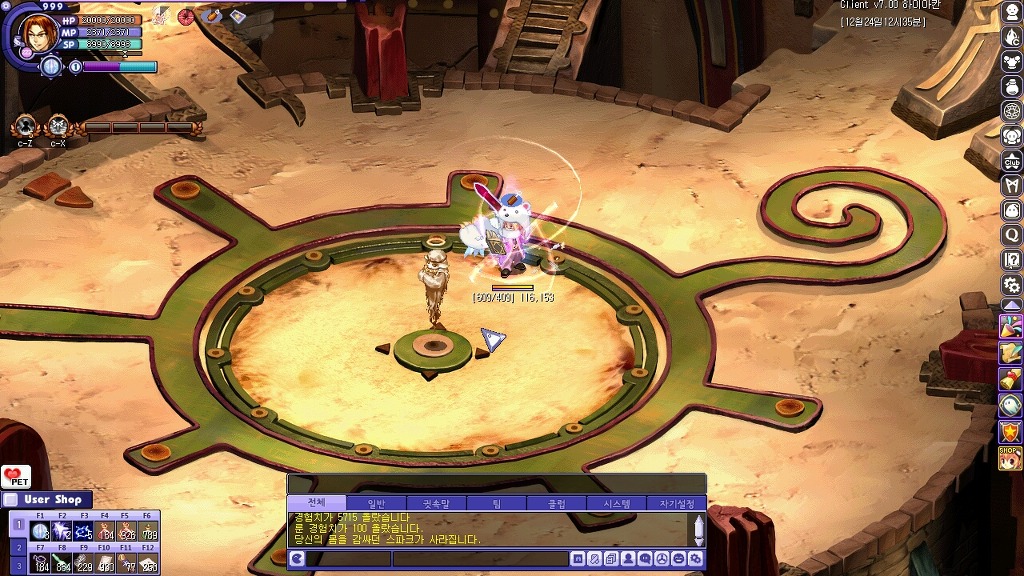Open the SHOP button in sidebar
The height and width of the screenshot is (576, 1024).
[x=1011, y=455]
